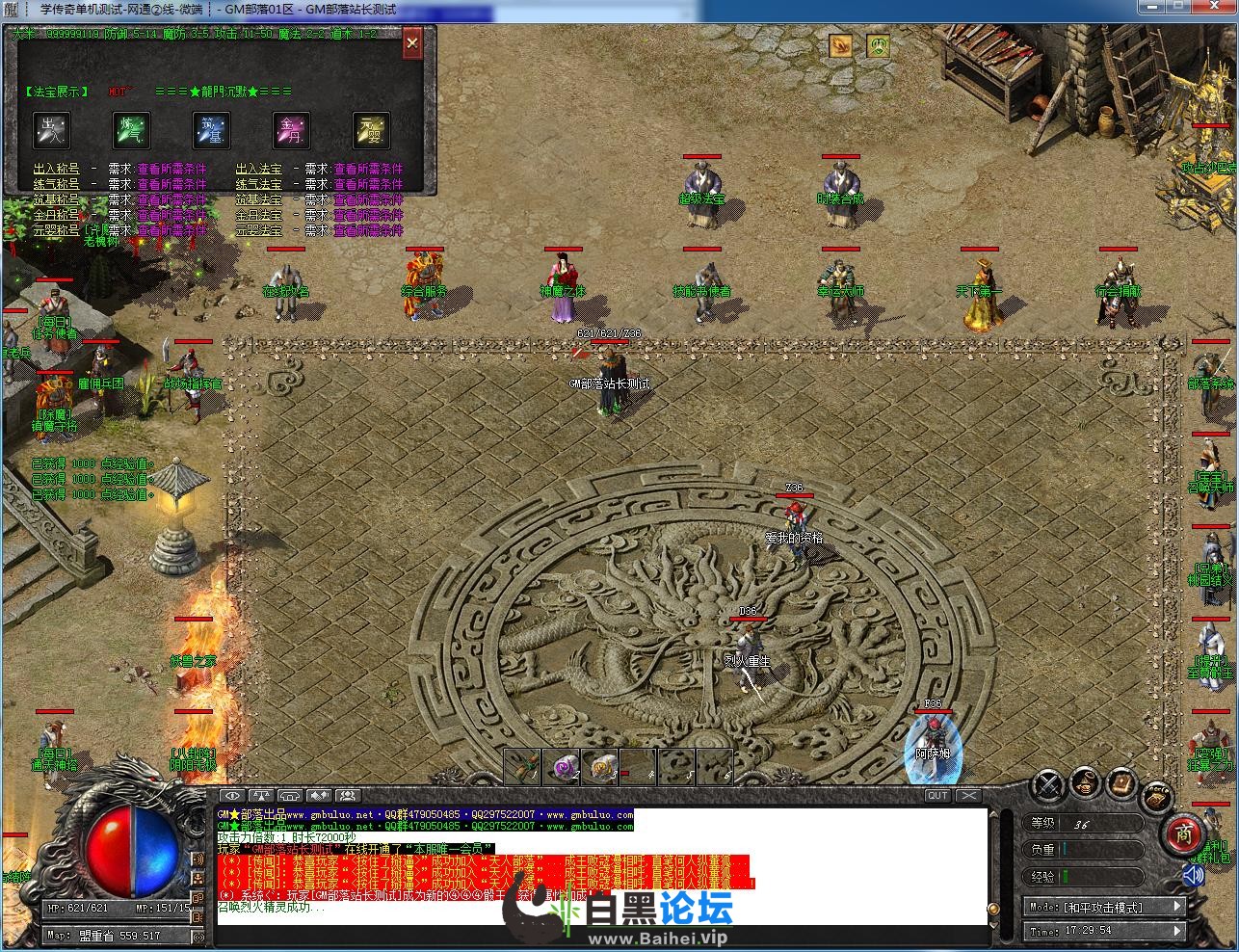Open the crossed swords menu button
The image size is (1239, 952).
pyautogui.click(x=1047, y=784)
